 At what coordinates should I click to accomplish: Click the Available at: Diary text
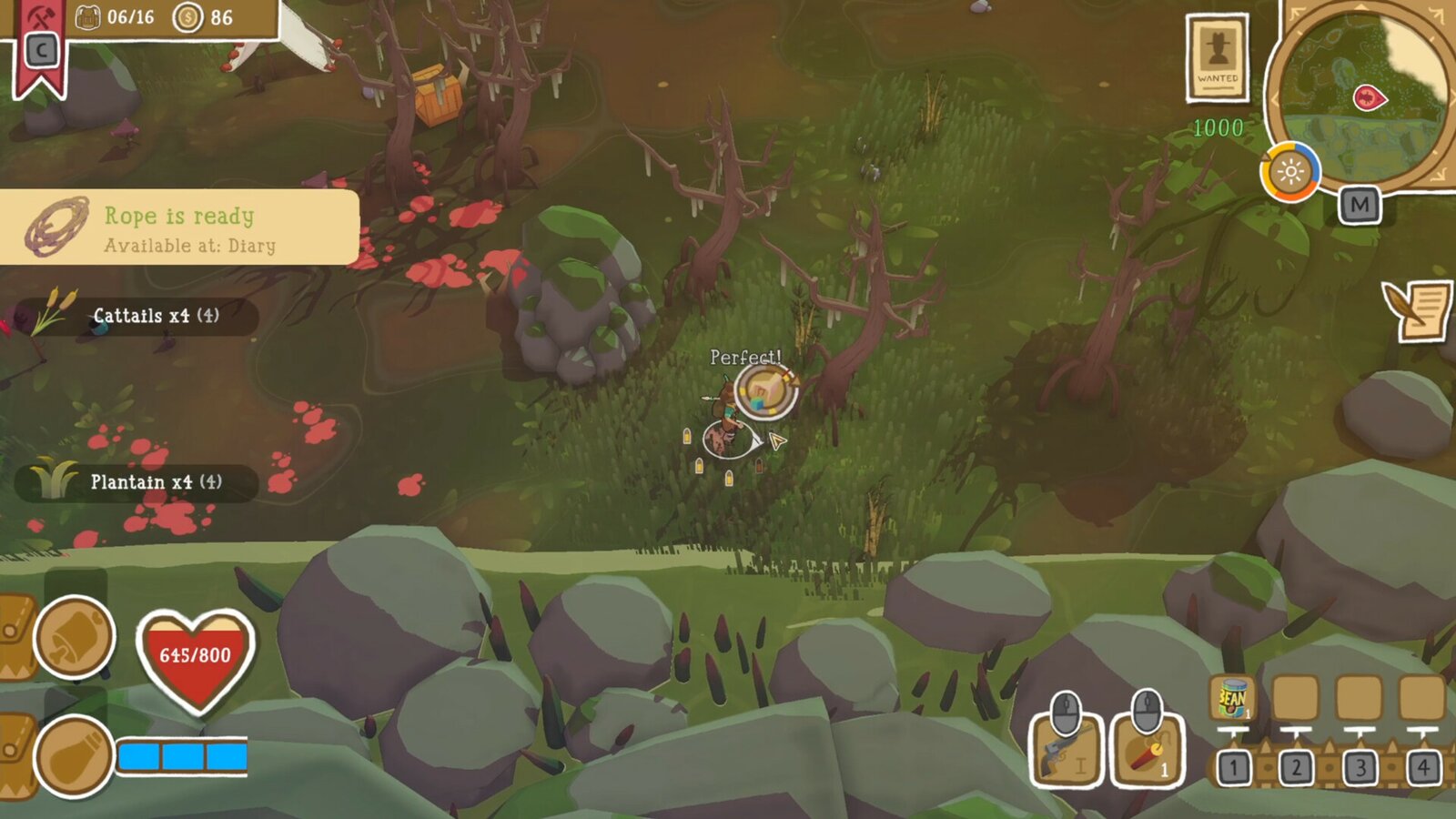tap(191, 244)
